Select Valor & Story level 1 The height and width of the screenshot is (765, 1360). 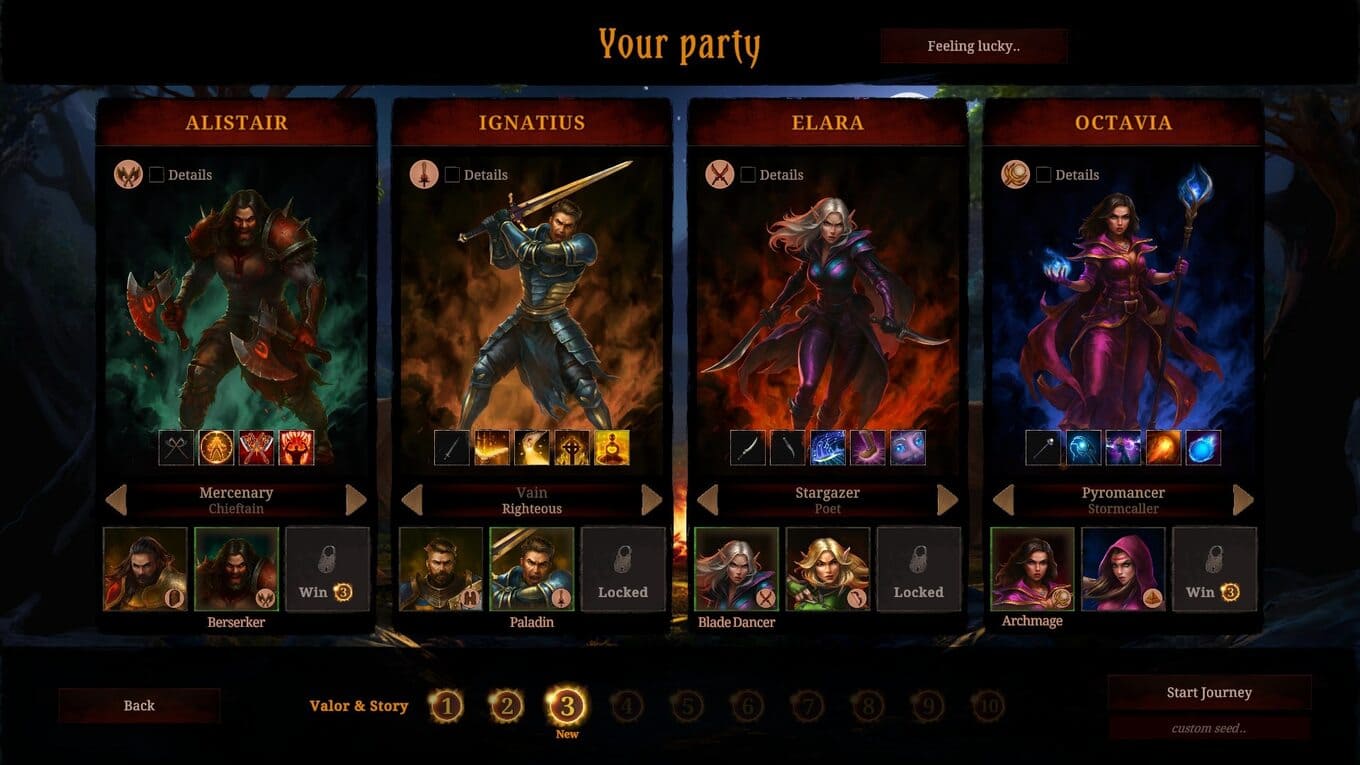[446, 707]
